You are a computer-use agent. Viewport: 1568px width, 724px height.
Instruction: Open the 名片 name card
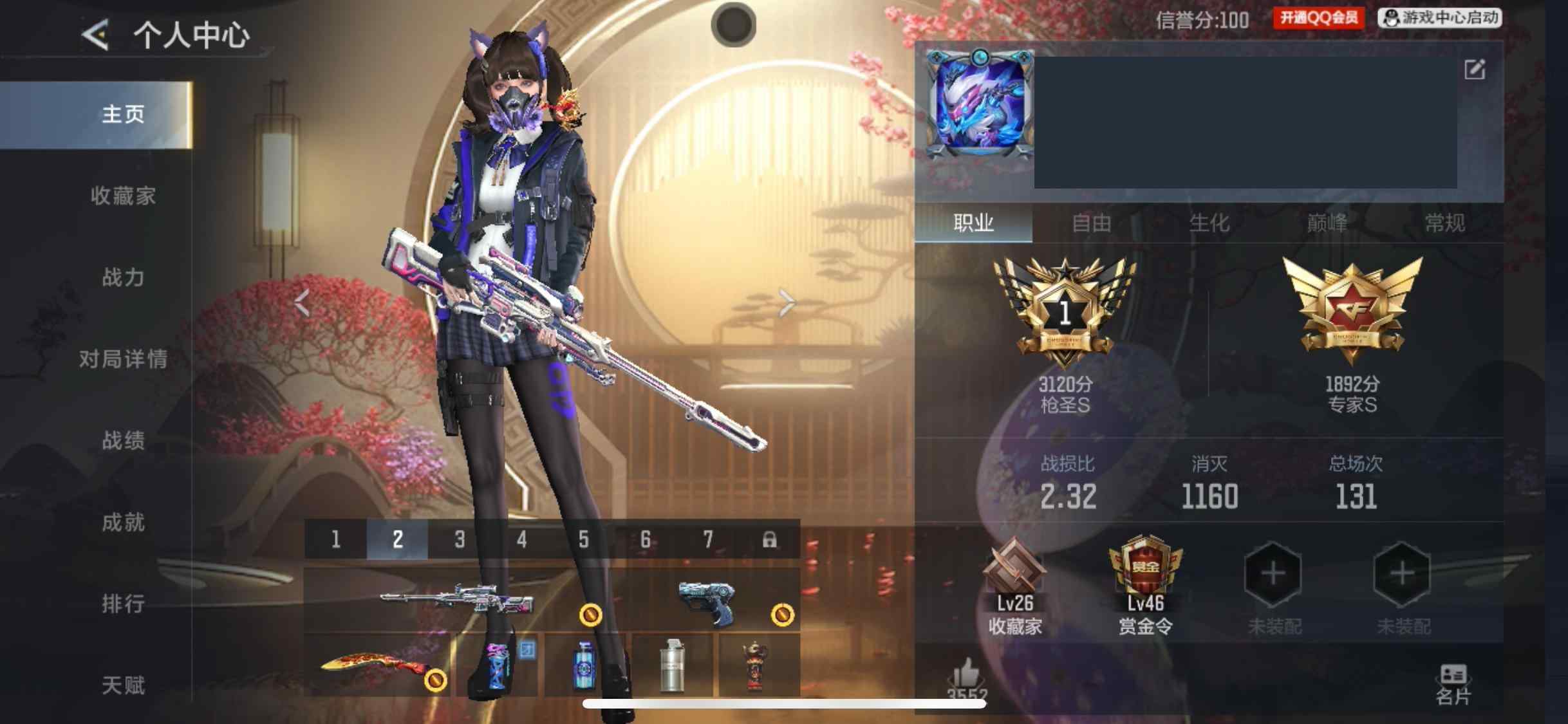click(1453, 685)
